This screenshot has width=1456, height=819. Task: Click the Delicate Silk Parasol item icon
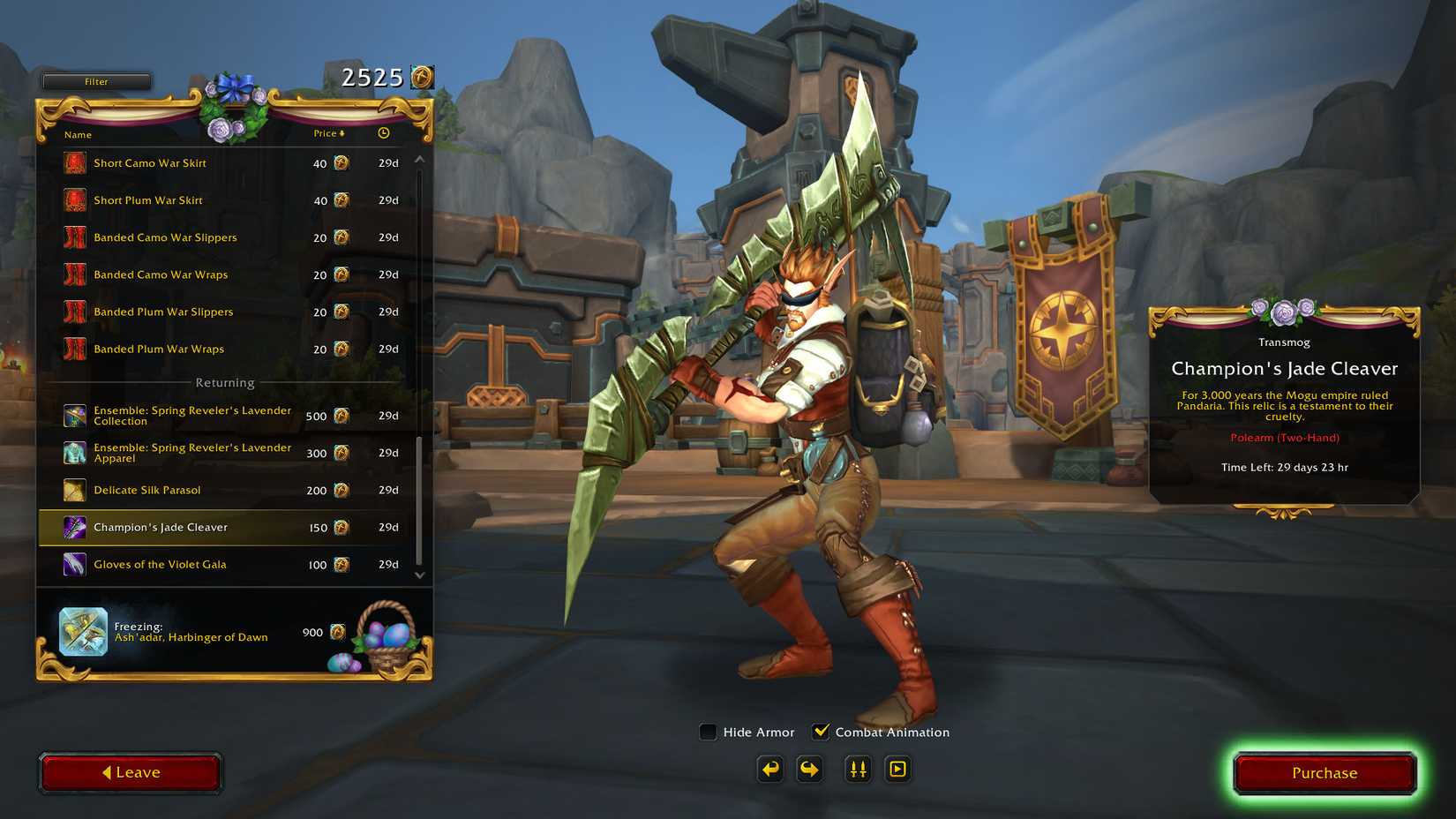point(74,490)
